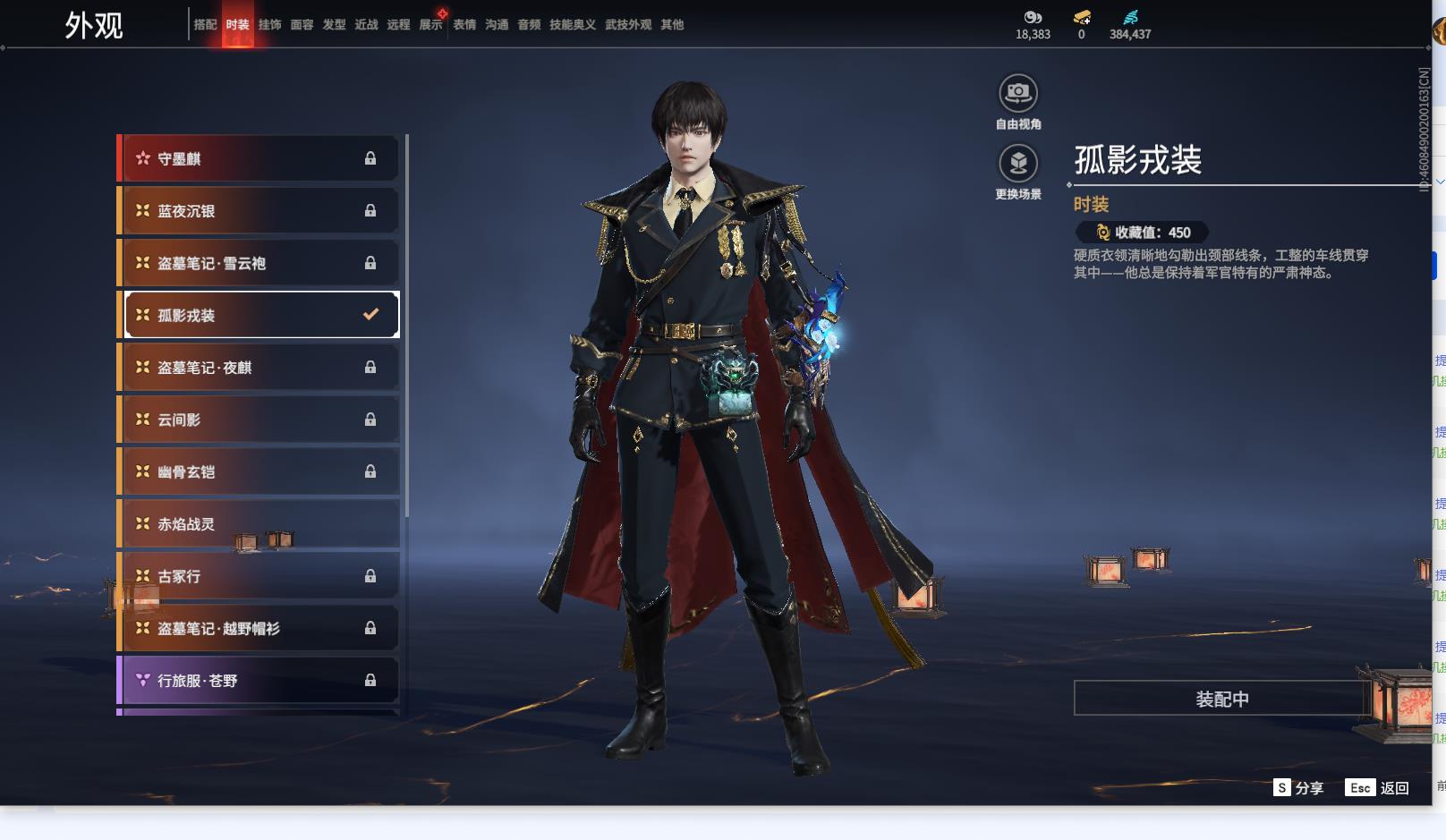Switch to the 发型 hairstyle tab
Viewport: 1446px width, 840px height.
point(334,25)
